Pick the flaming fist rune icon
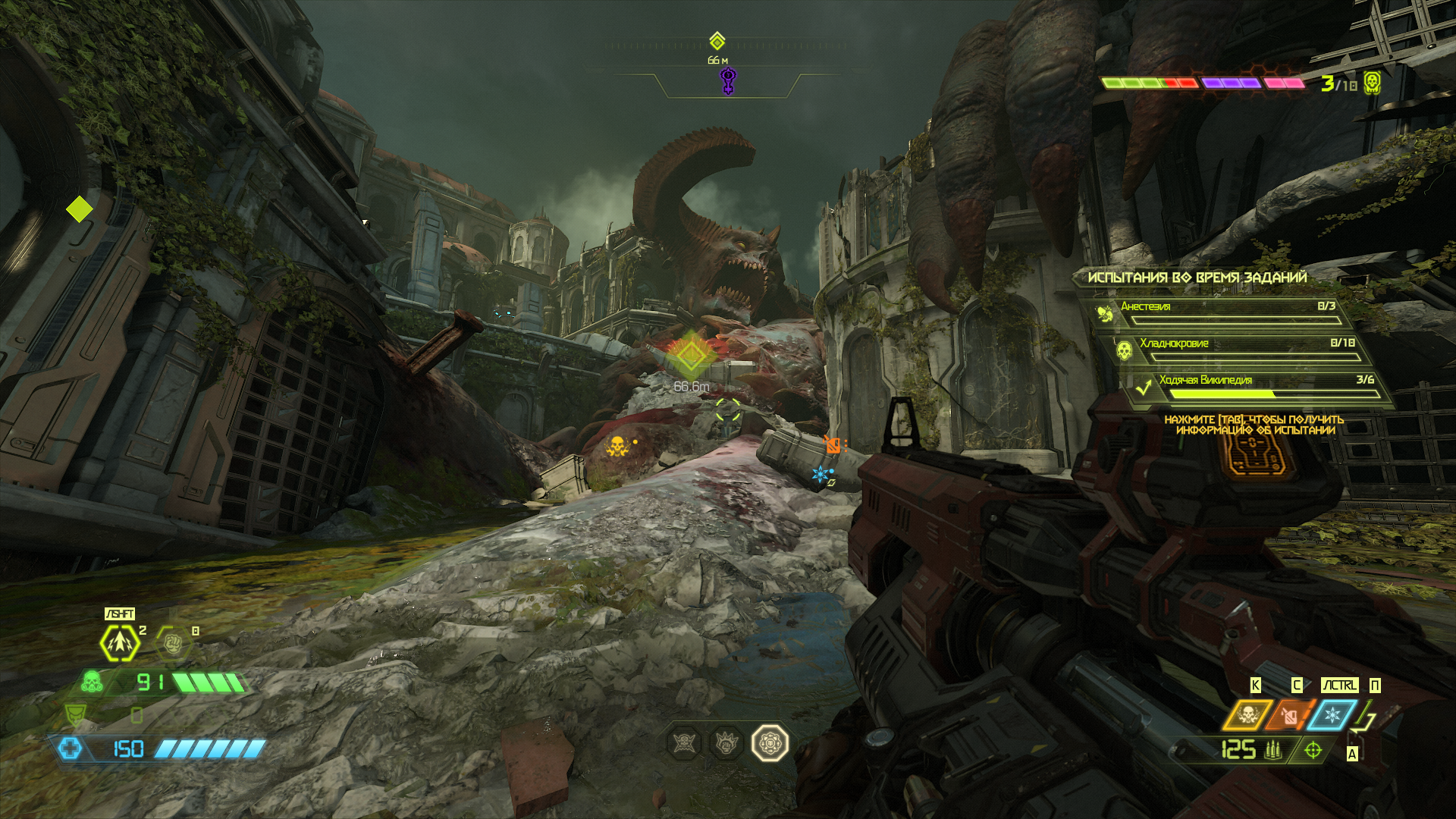This screenshot has height=819, width=1456. point(726,743)
